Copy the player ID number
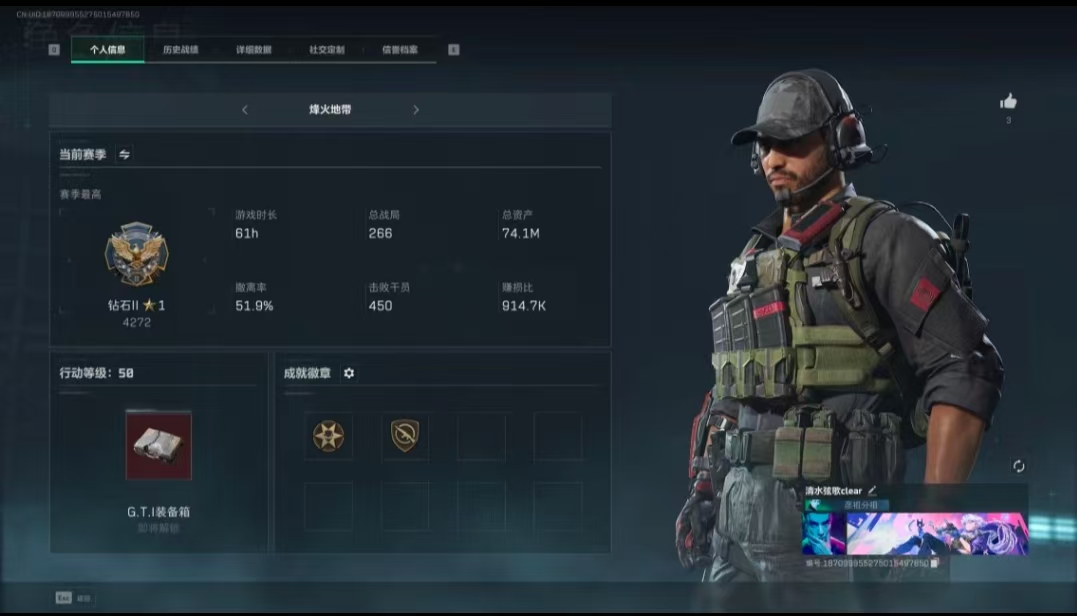Viewport: 1077px width, 616px height. tap(934, 564)
